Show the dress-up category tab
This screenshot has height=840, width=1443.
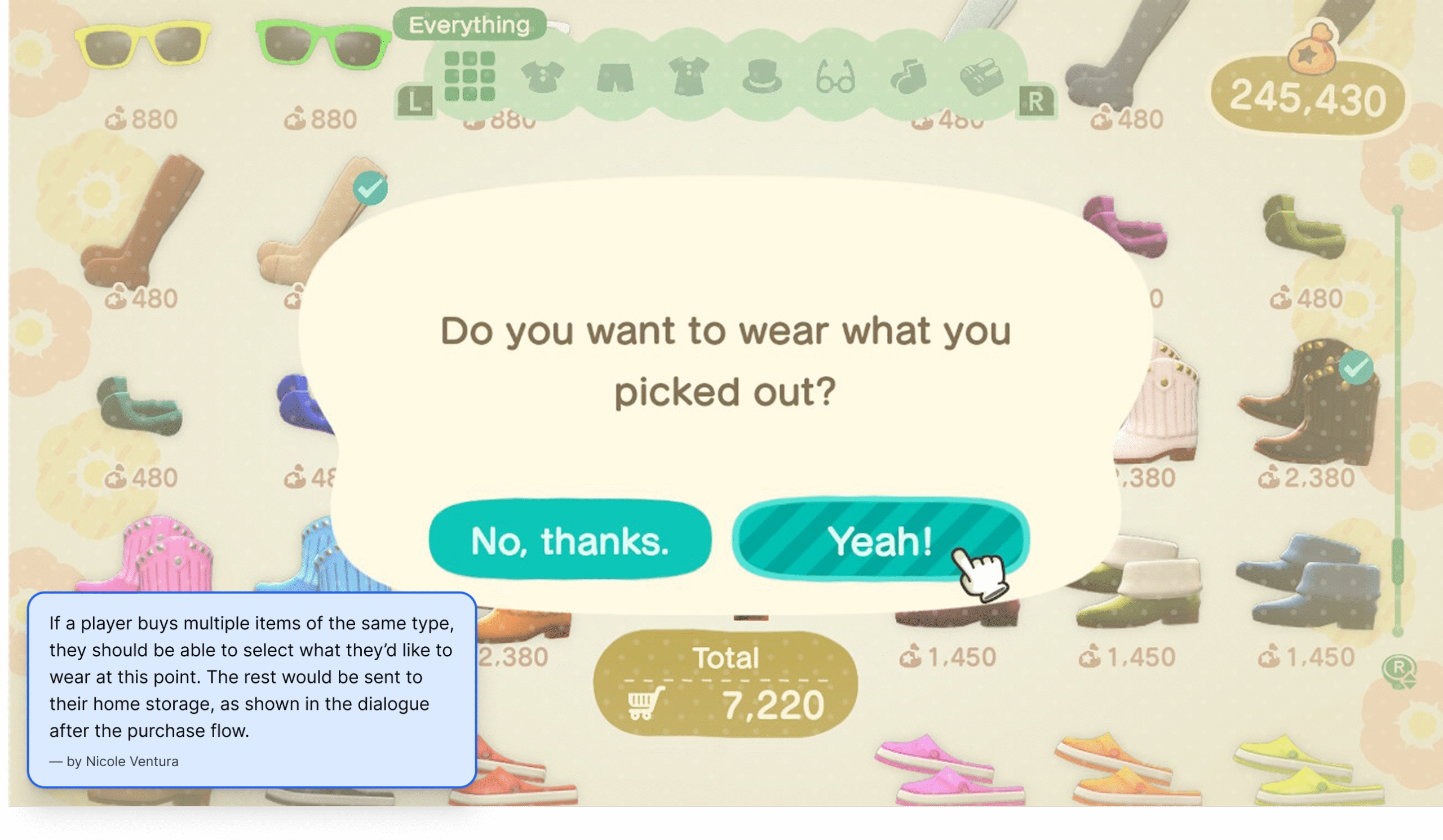[688, 77]
